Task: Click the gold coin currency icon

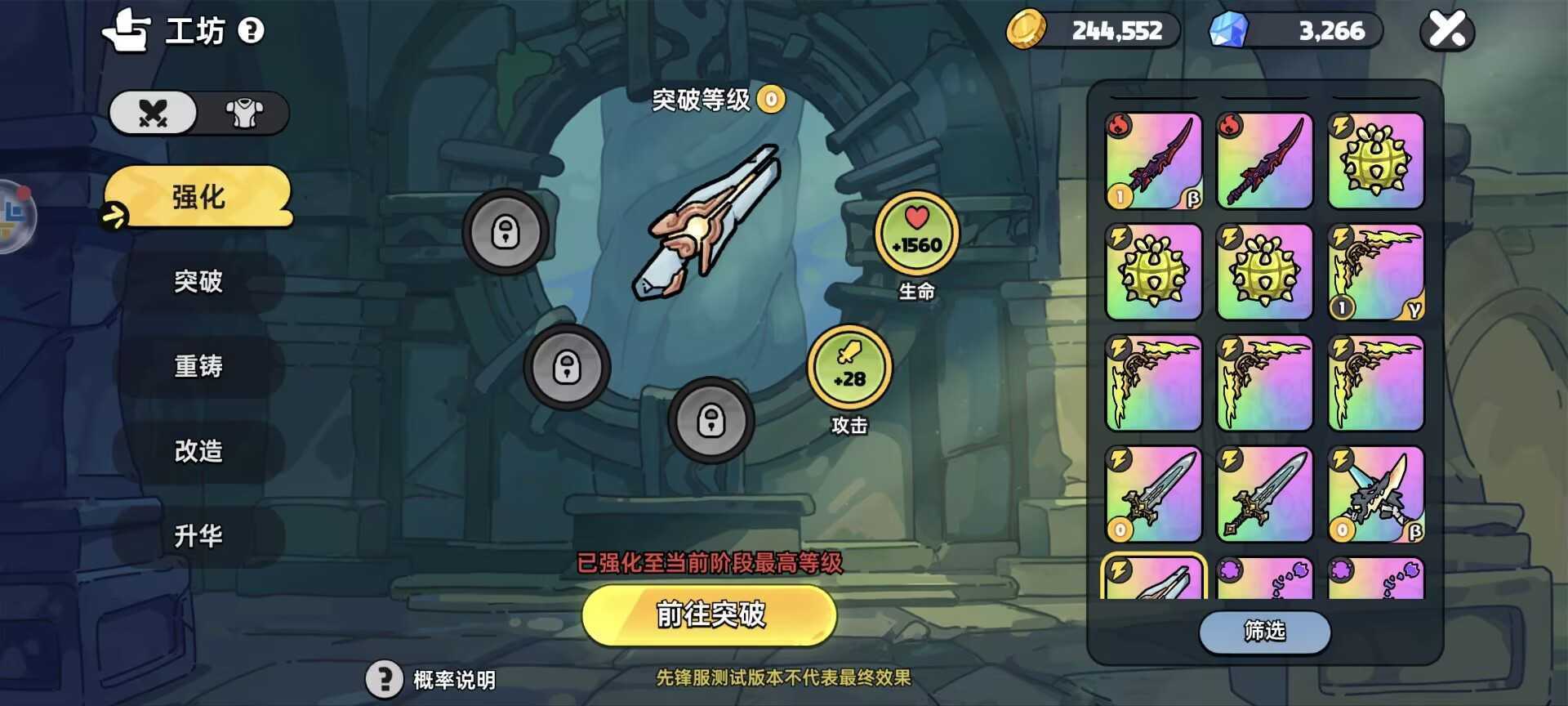Action: (x=1027, y=30)
